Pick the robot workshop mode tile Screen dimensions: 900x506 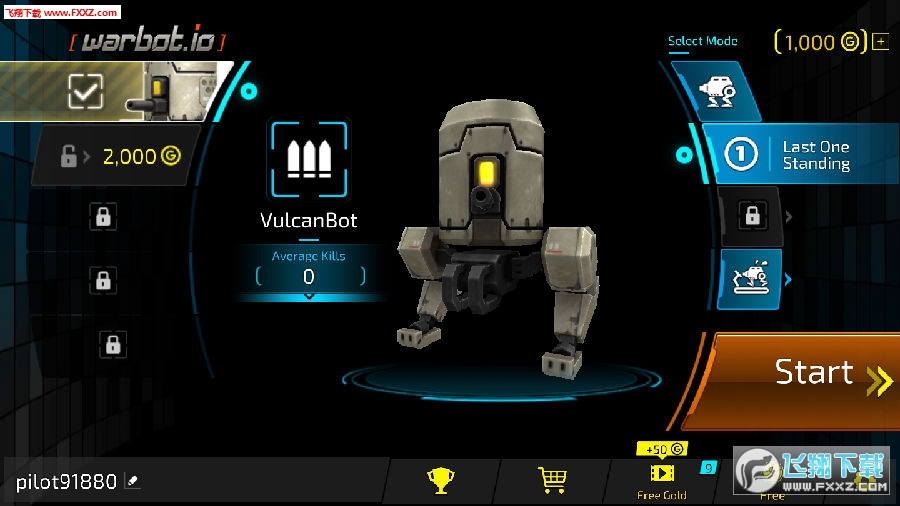[750, 279]
